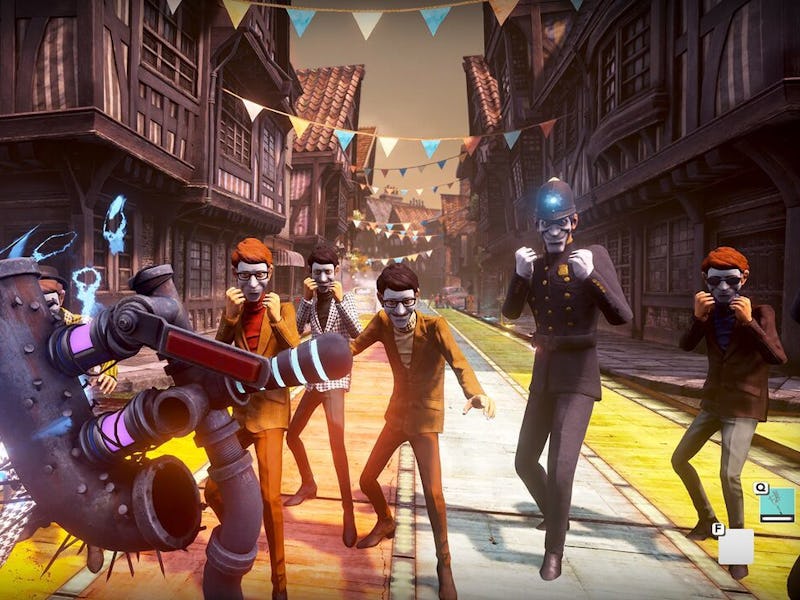Click the blank white item slot
The width and height of the screenshot is (800, 600).
[736, 546]
